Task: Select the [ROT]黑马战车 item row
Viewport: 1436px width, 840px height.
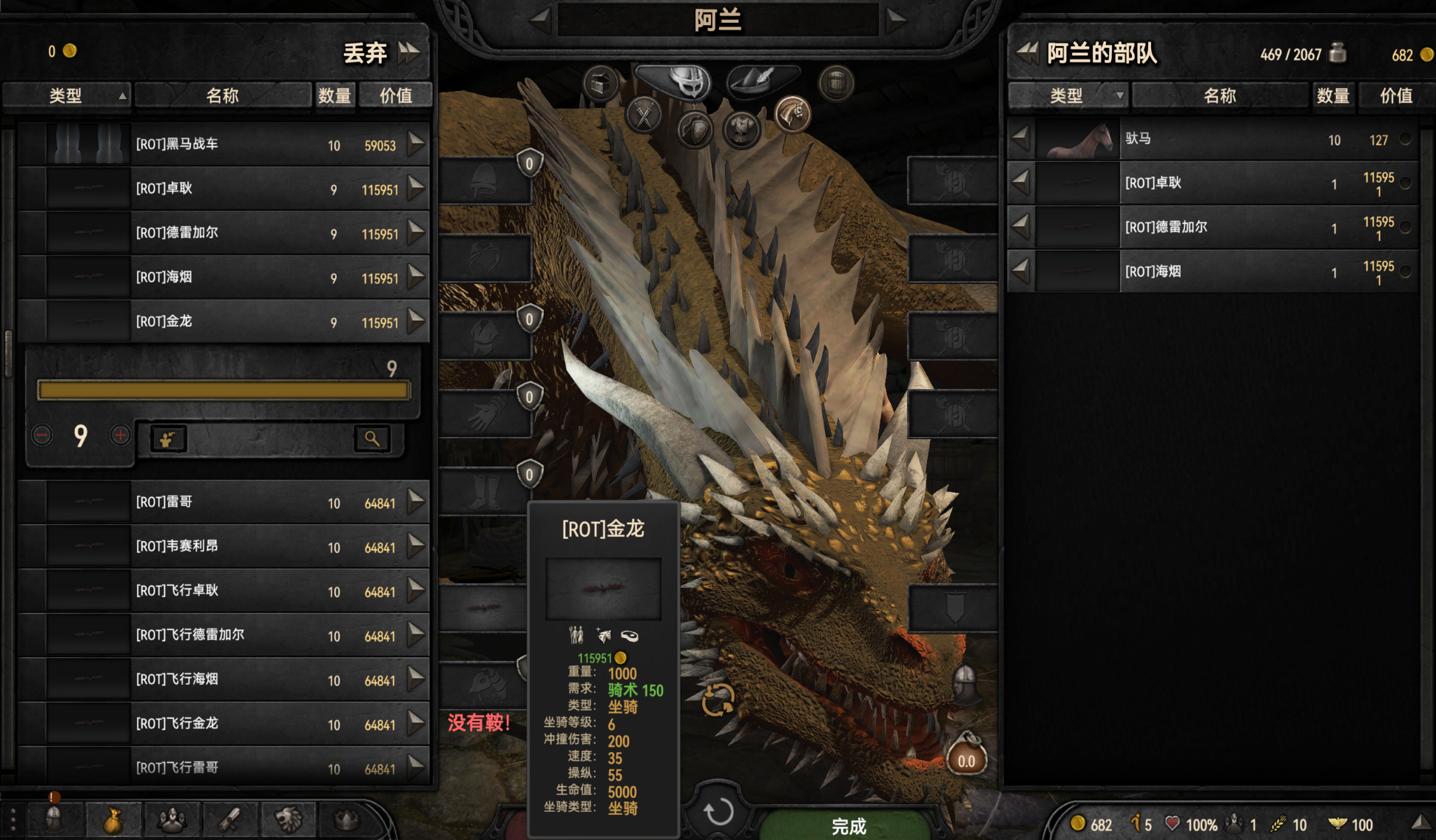Action: (x=222, y=144)
